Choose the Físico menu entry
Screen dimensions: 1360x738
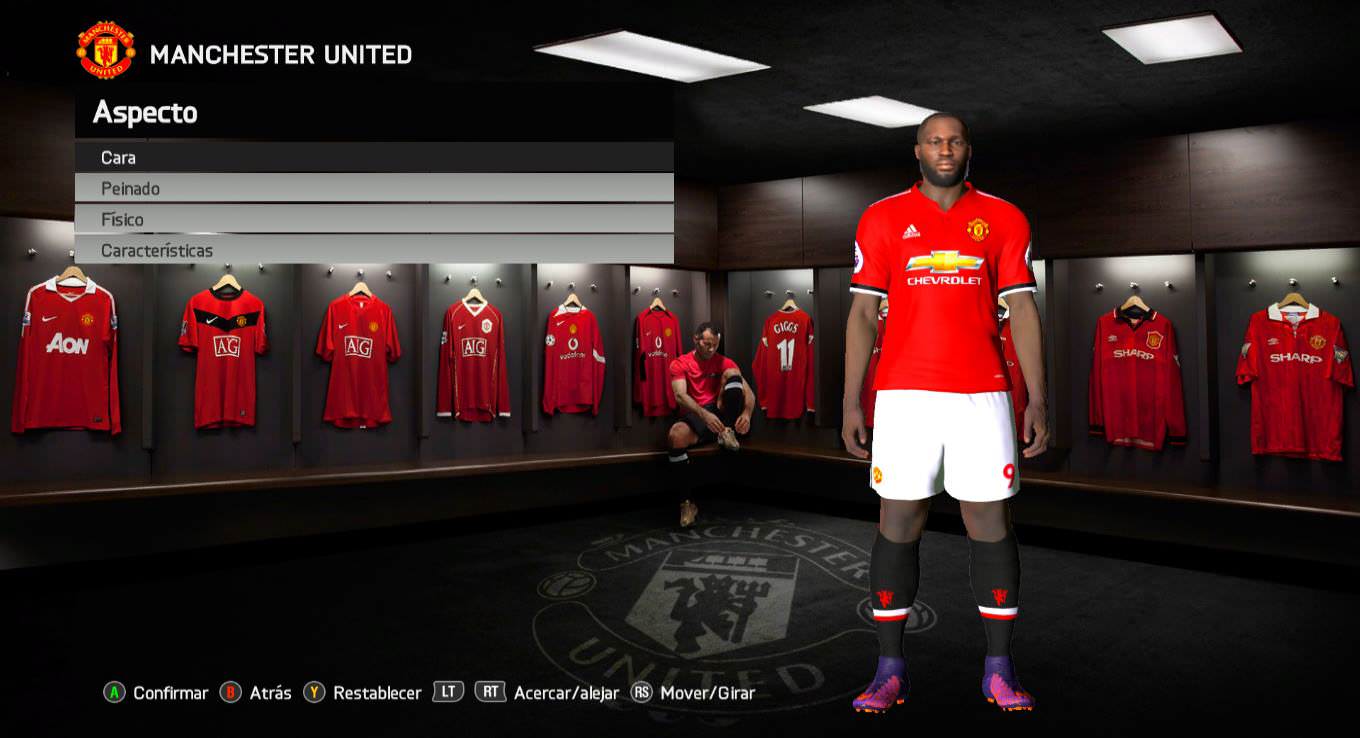point(373,219)
